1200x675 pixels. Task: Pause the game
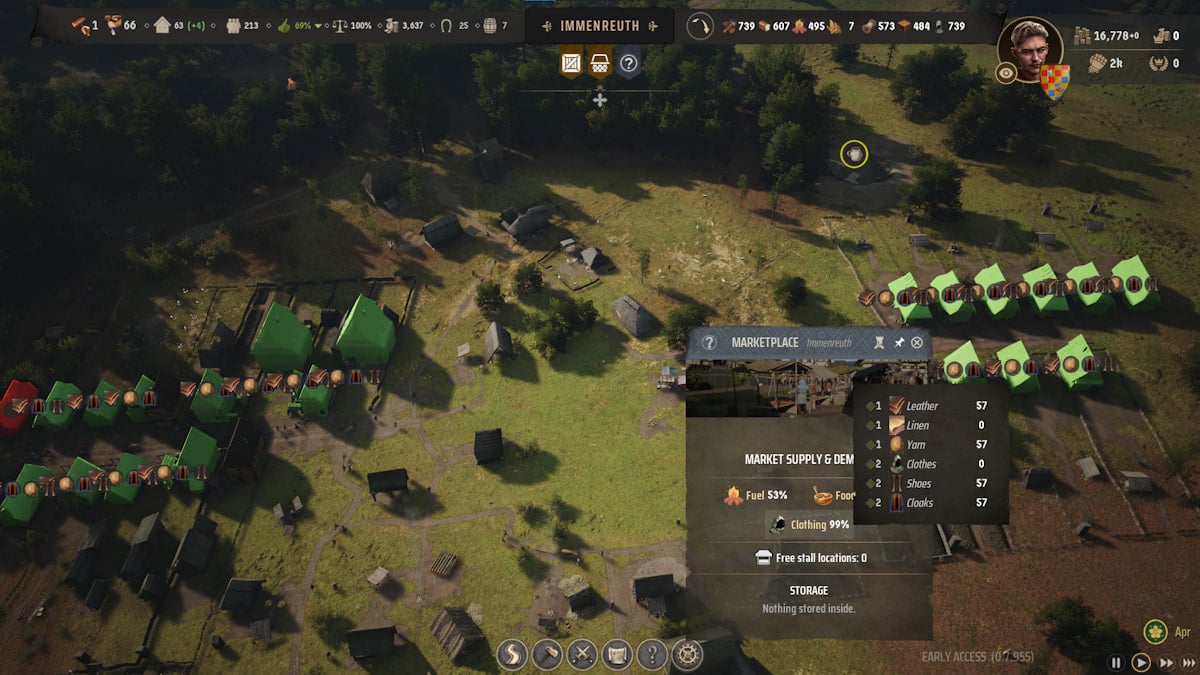(x=1117, y=662)
